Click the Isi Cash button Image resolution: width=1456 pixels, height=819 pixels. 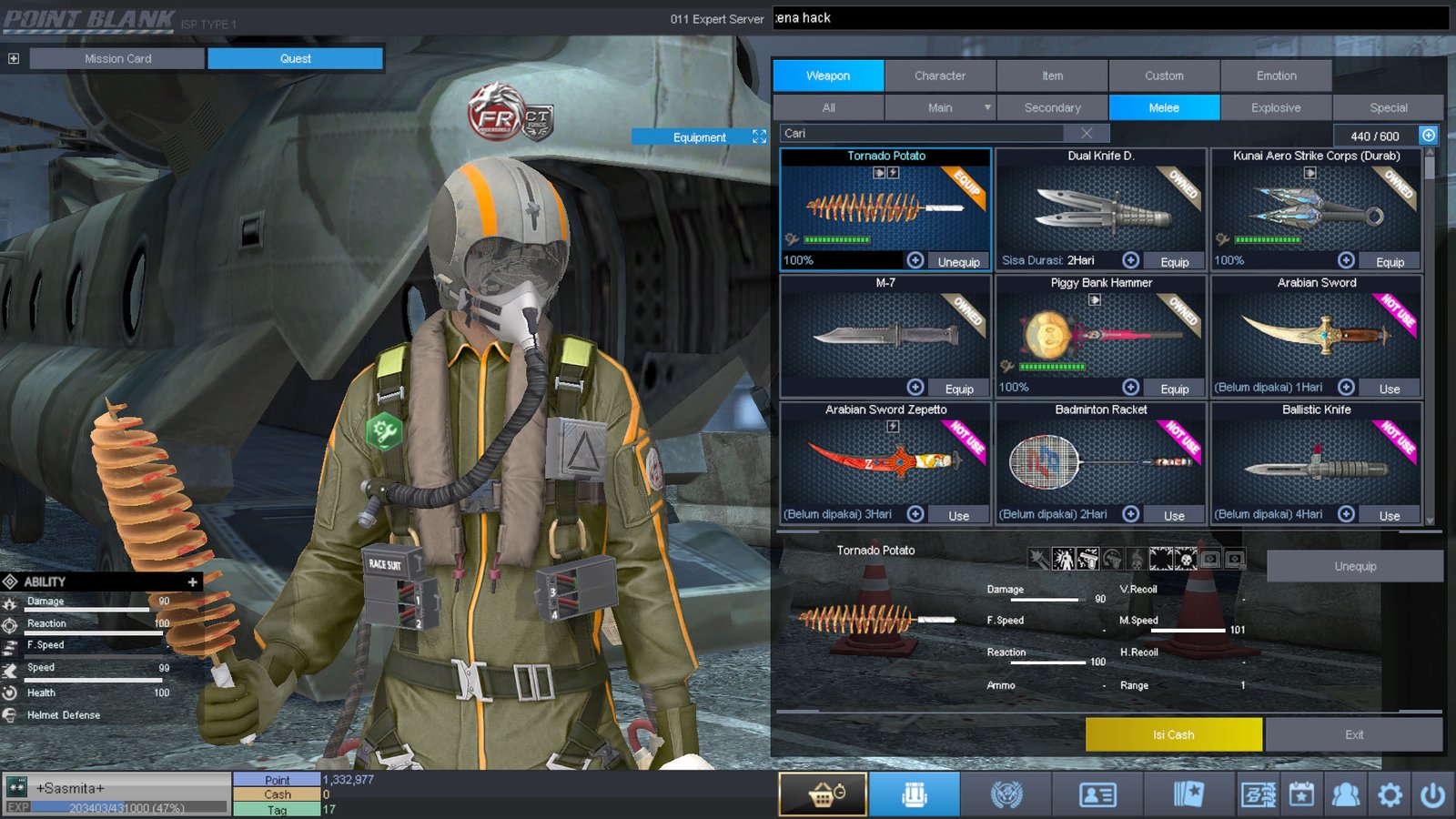click(x=1173, y=734)
